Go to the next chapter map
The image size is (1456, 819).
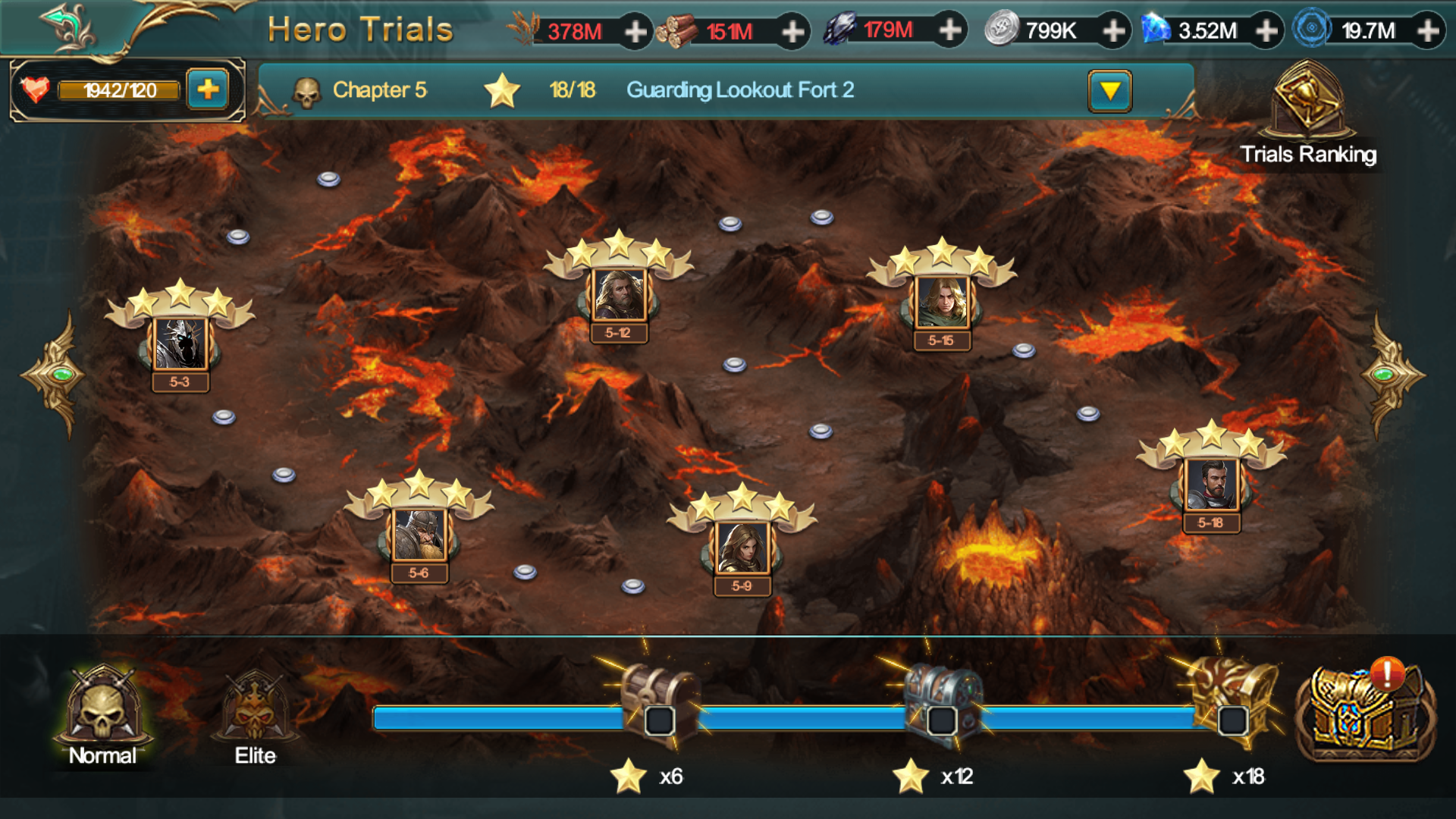click(1391, 375)
